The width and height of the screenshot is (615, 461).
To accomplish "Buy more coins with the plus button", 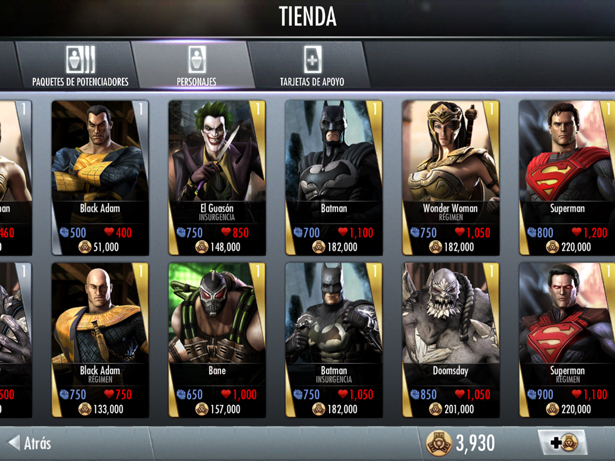I will coord(564,443).
